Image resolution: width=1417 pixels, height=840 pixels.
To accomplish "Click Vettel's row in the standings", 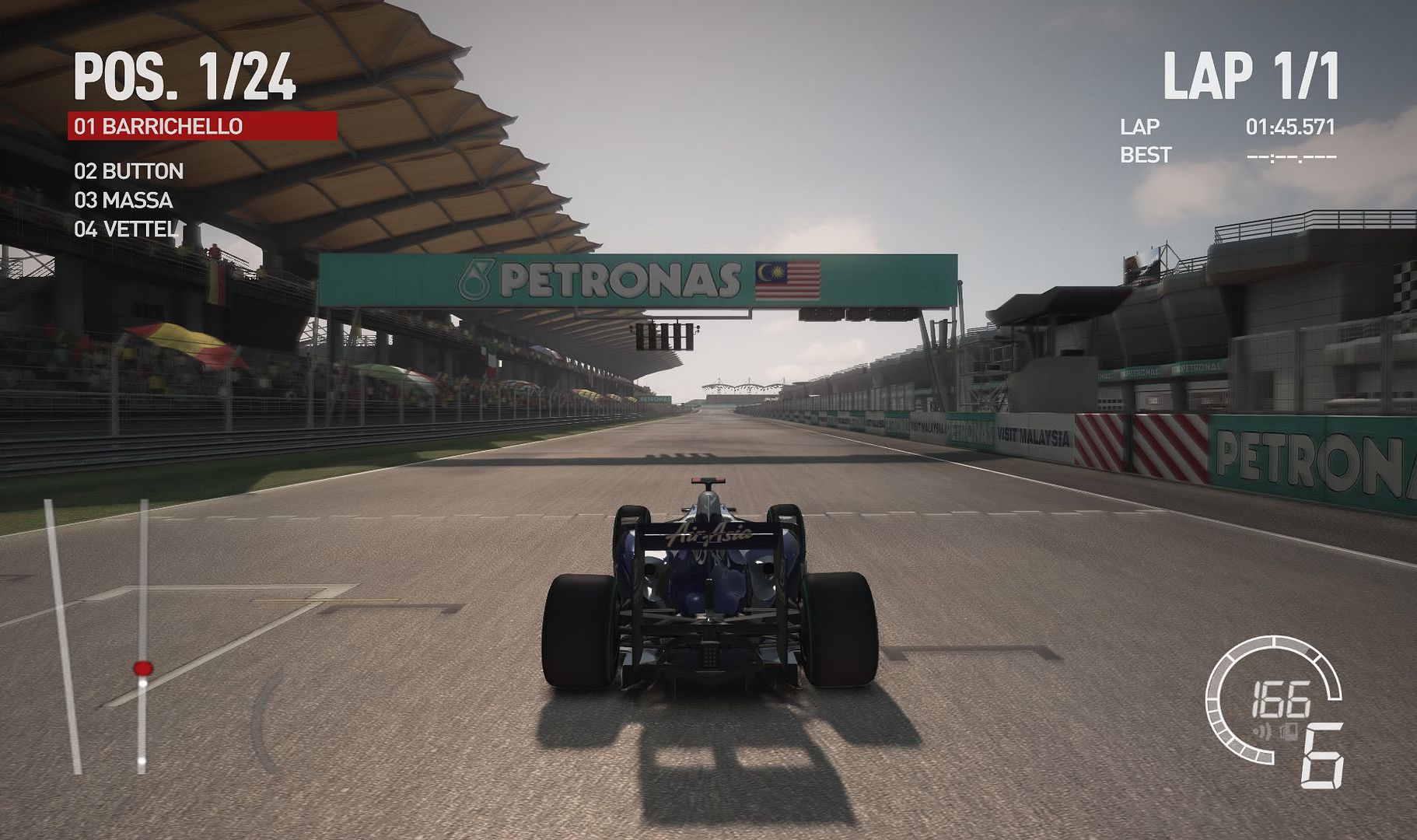I will pyautogui.click(x=125, y=229).
